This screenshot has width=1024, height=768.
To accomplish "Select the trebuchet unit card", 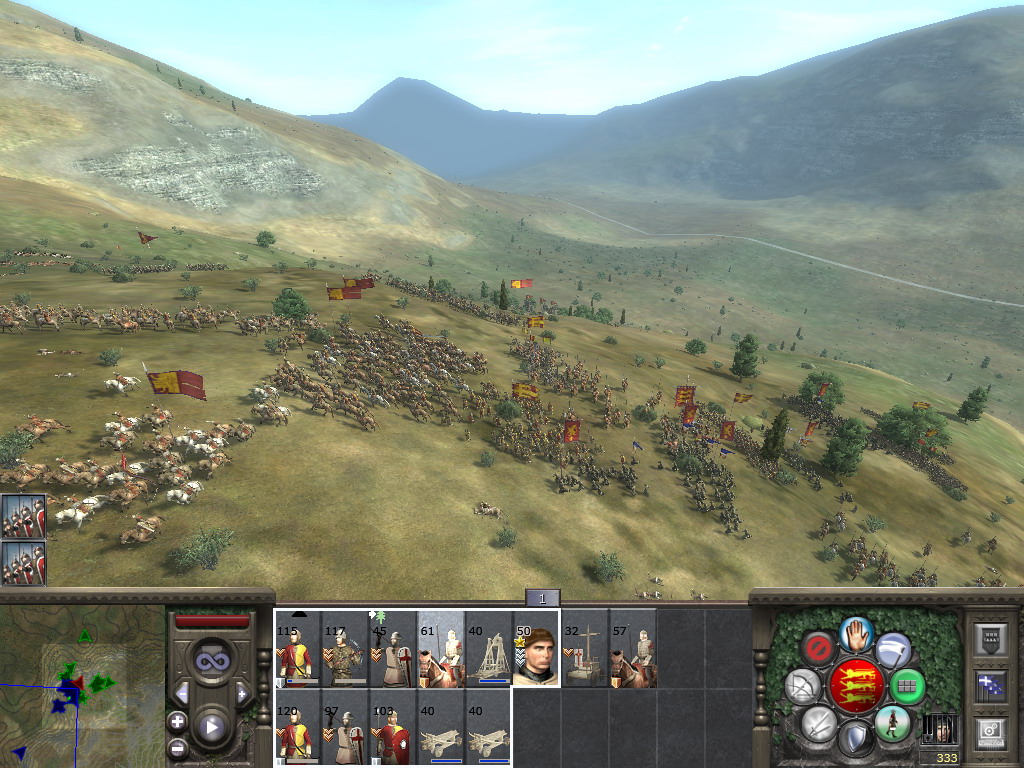I will tap(487, 648).
